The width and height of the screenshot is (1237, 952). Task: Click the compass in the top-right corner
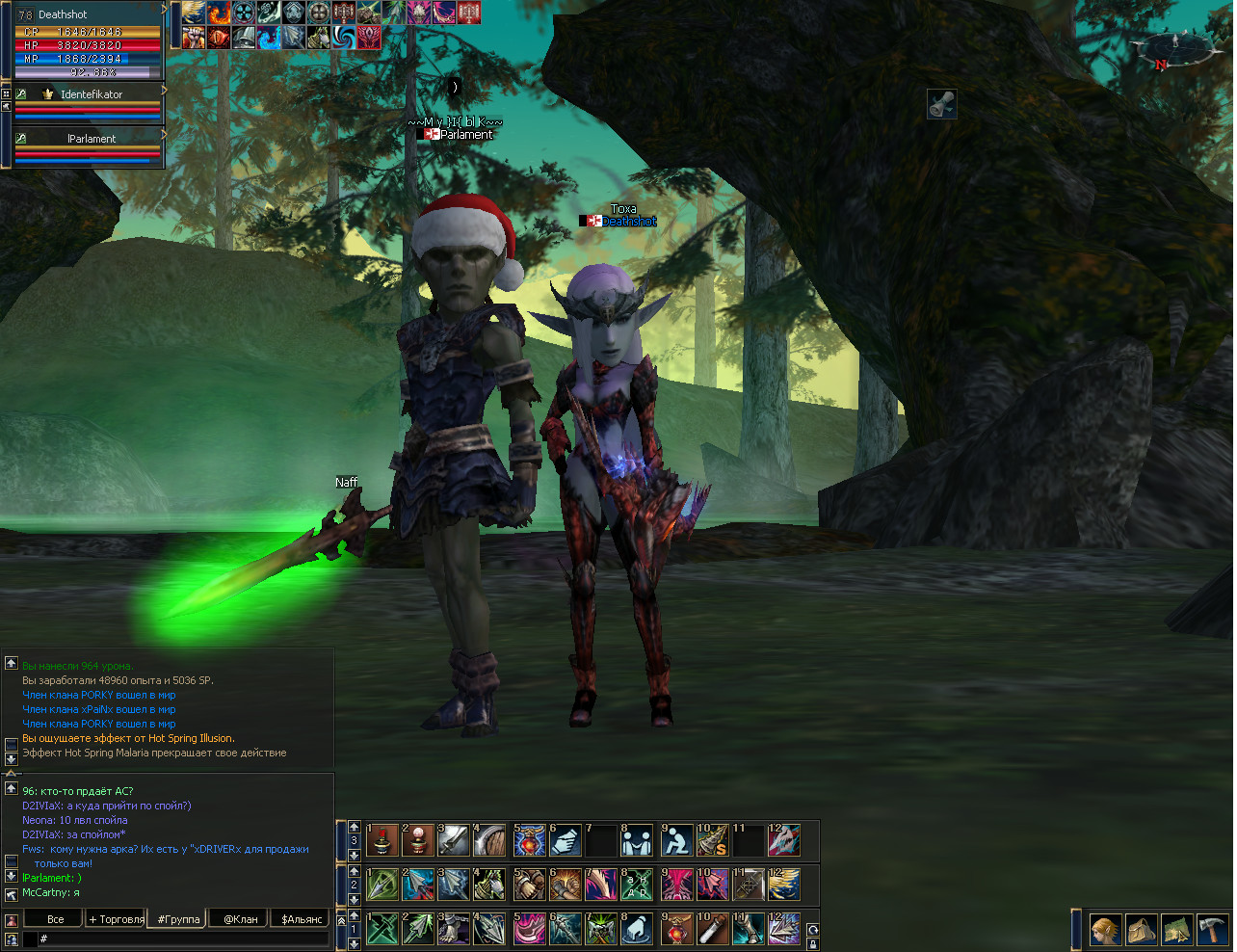click(x=1173, y=49)
